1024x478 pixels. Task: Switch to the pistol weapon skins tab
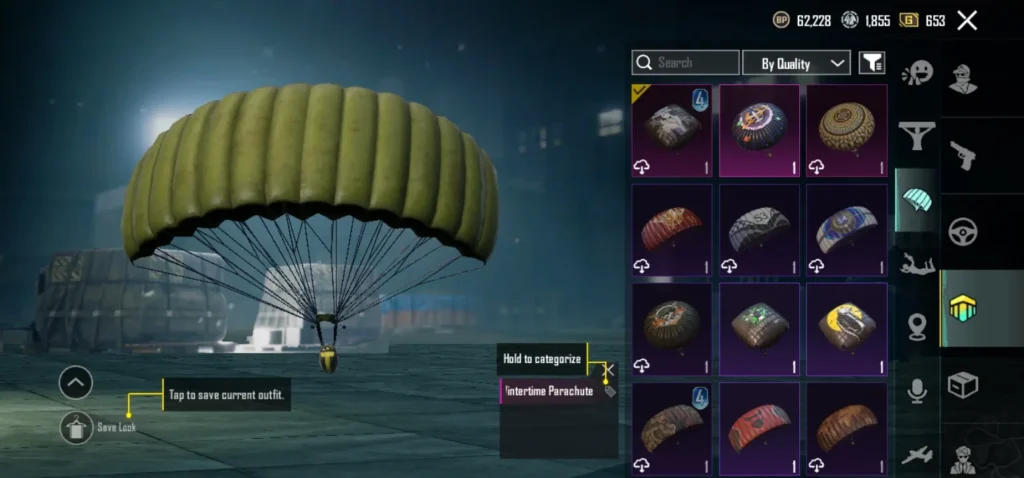pos(964,155)
